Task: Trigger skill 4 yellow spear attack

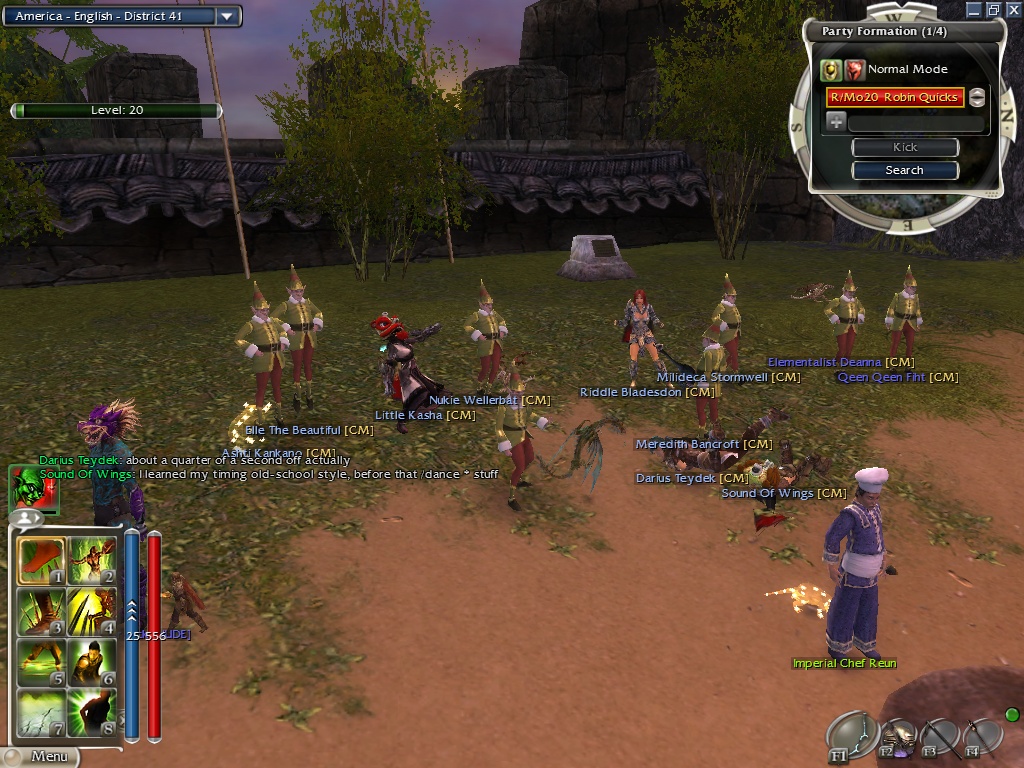Action: click(91, 612)
